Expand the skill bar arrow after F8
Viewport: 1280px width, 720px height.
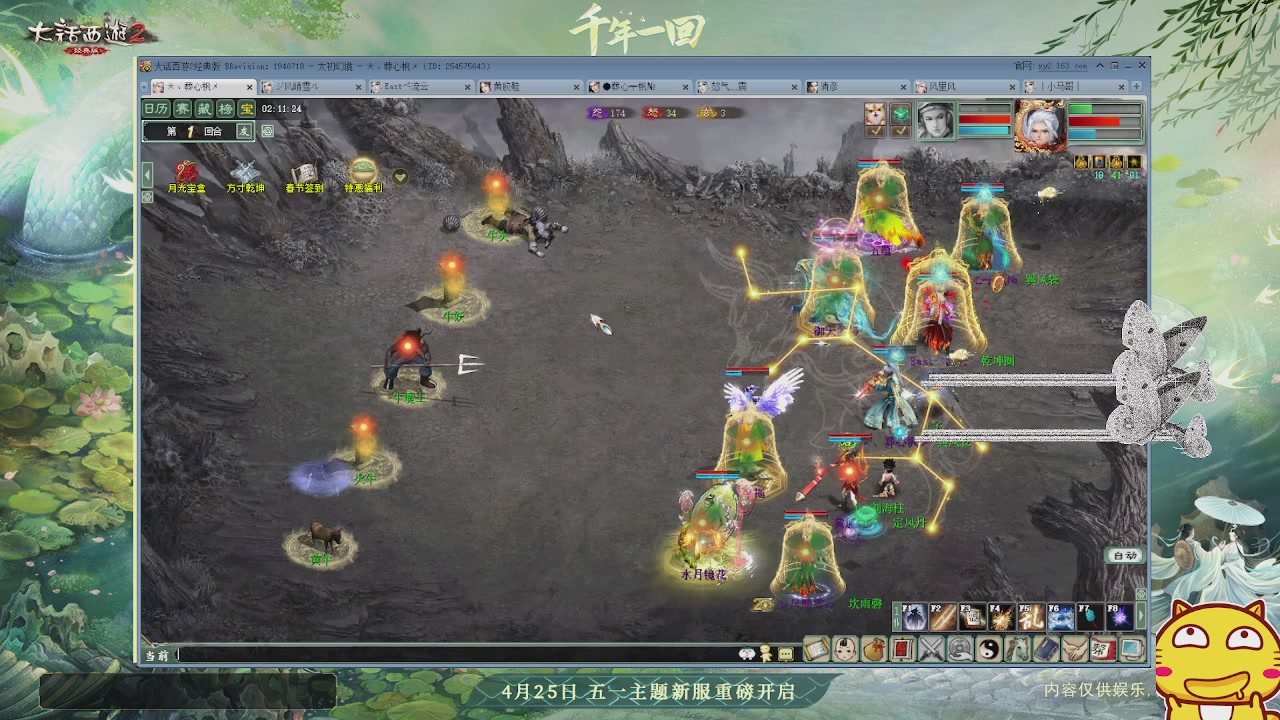coord(1141,617)
